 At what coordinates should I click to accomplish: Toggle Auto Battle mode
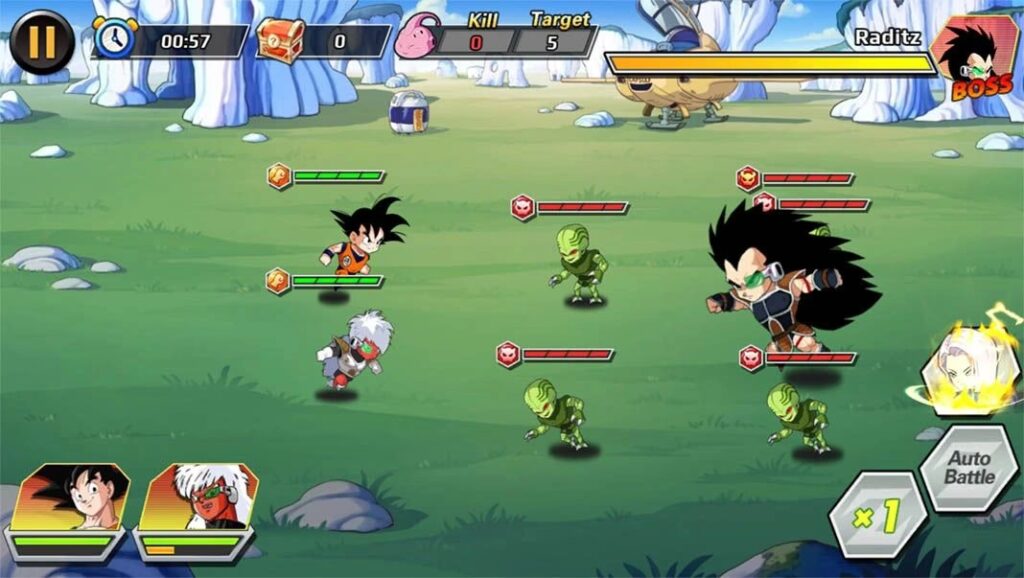(x=968, y=468)
